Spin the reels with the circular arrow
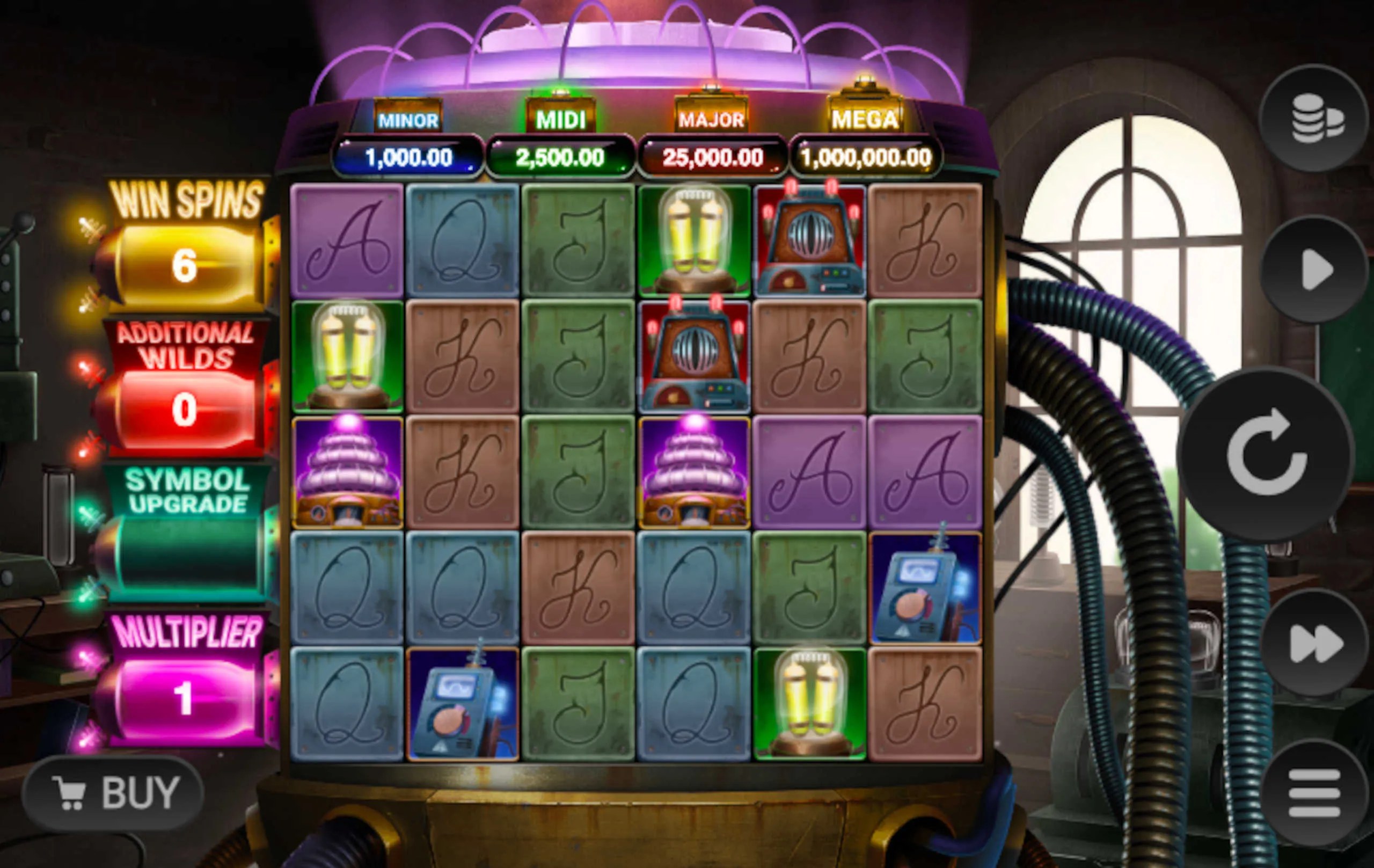Viewport: 1374px width, 868px height. (1267, 454)
